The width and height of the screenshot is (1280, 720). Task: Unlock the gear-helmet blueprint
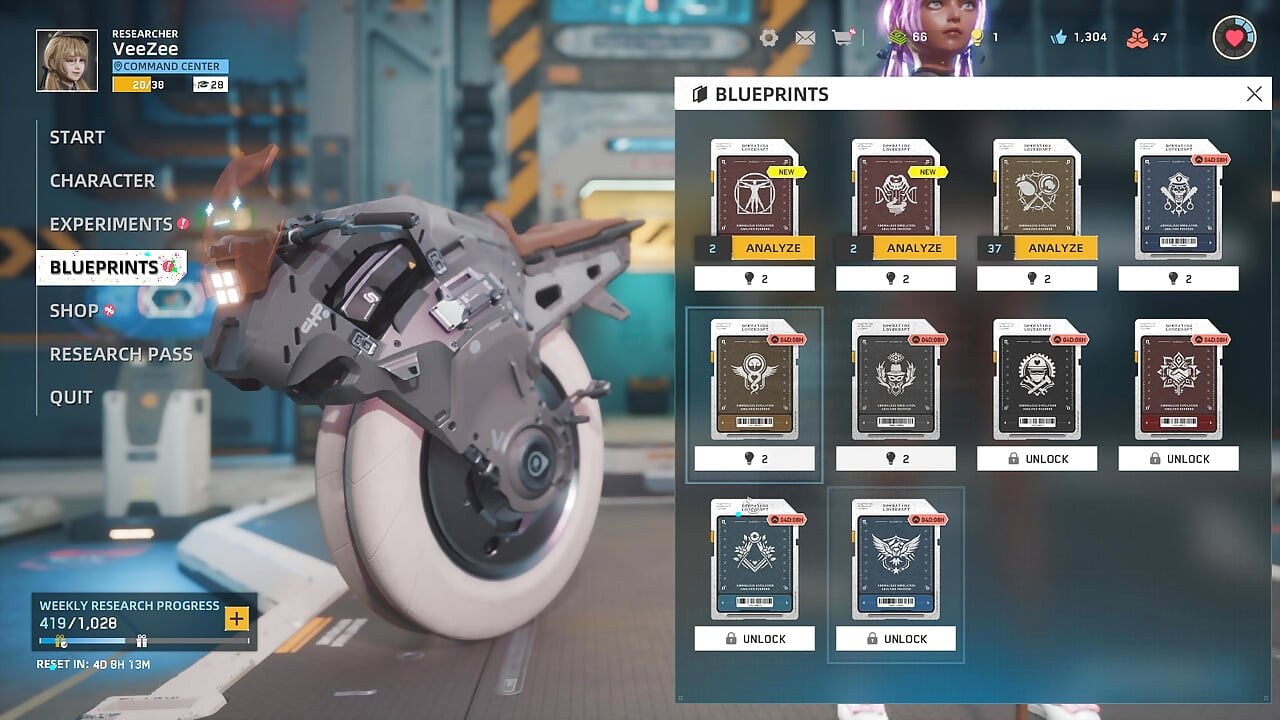pos(1037,459)
